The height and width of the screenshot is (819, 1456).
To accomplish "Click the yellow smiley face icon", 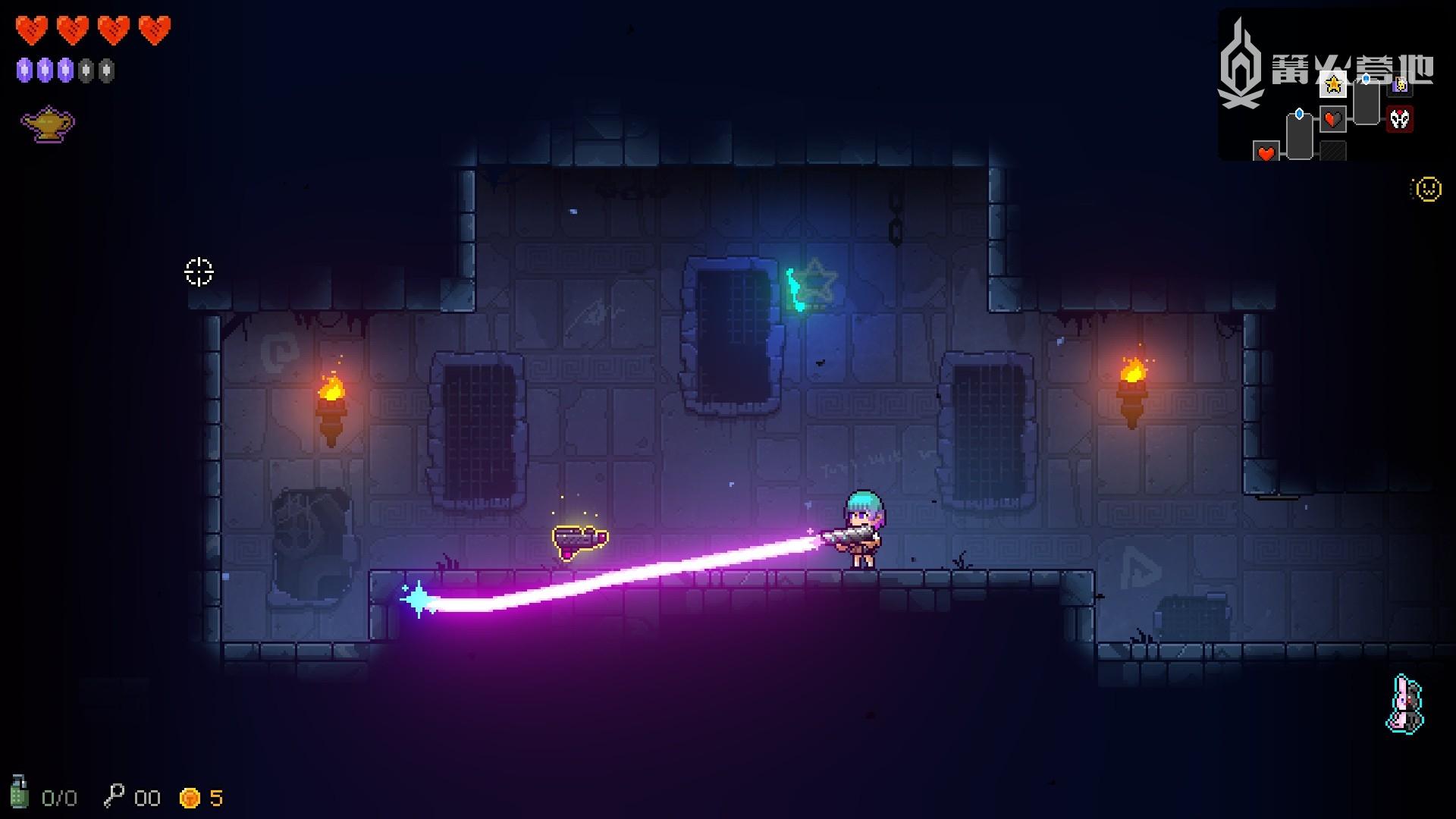I will [1428, 189].
